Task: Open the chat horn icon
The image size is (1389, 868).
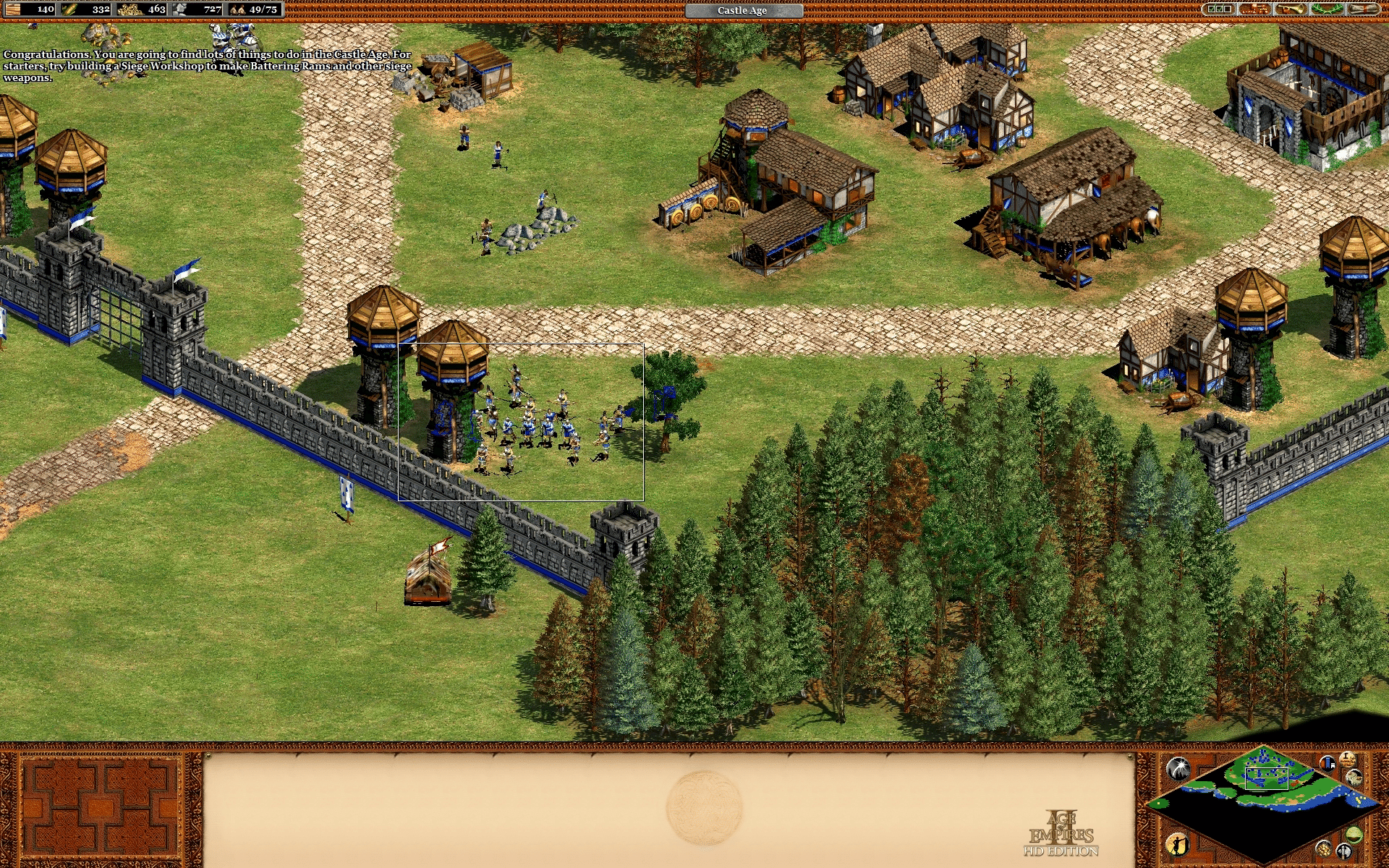Action: (1291, 10)
